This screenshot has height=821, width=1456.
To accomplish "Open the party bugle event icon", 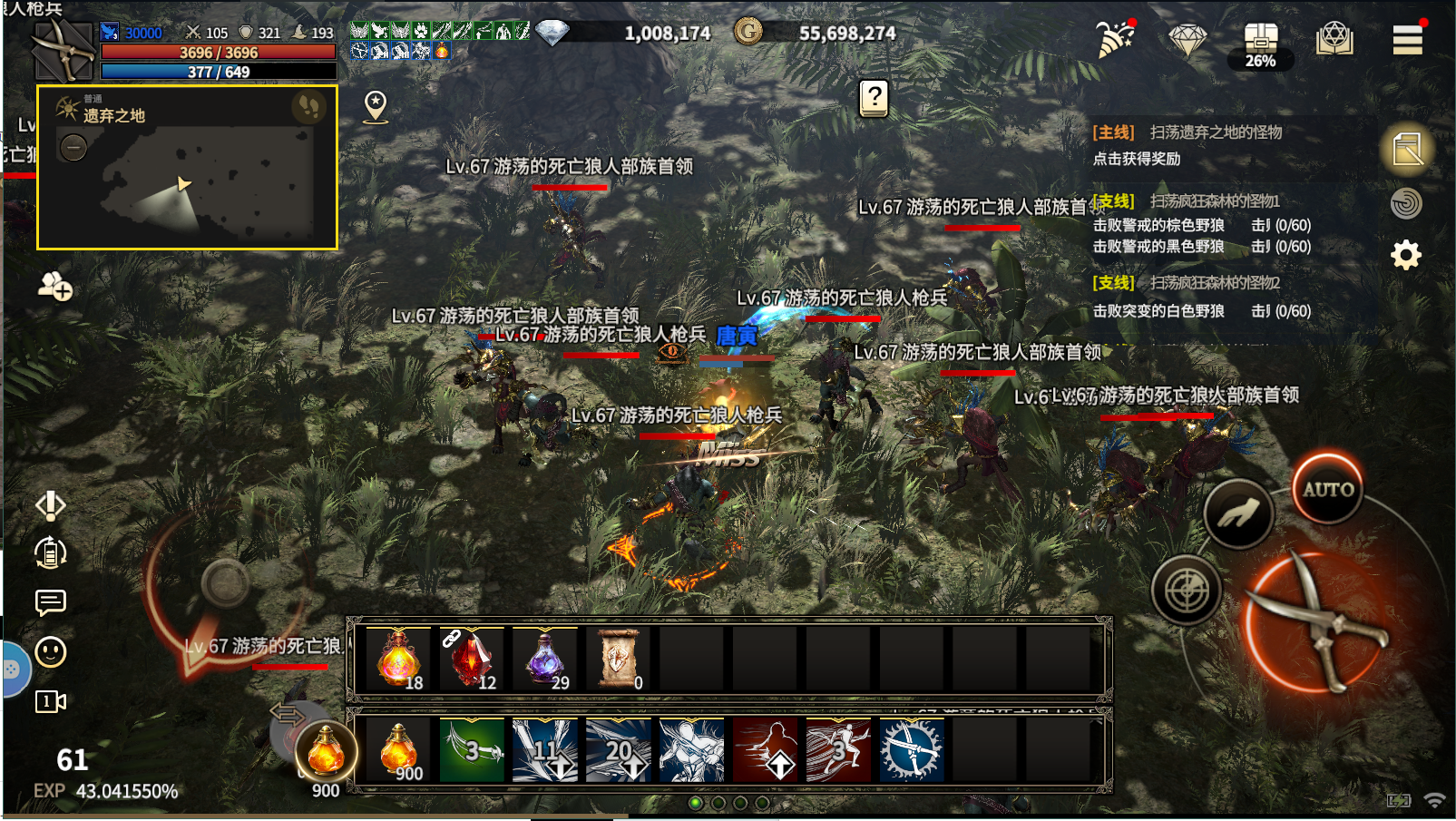I will point(1111,41).
